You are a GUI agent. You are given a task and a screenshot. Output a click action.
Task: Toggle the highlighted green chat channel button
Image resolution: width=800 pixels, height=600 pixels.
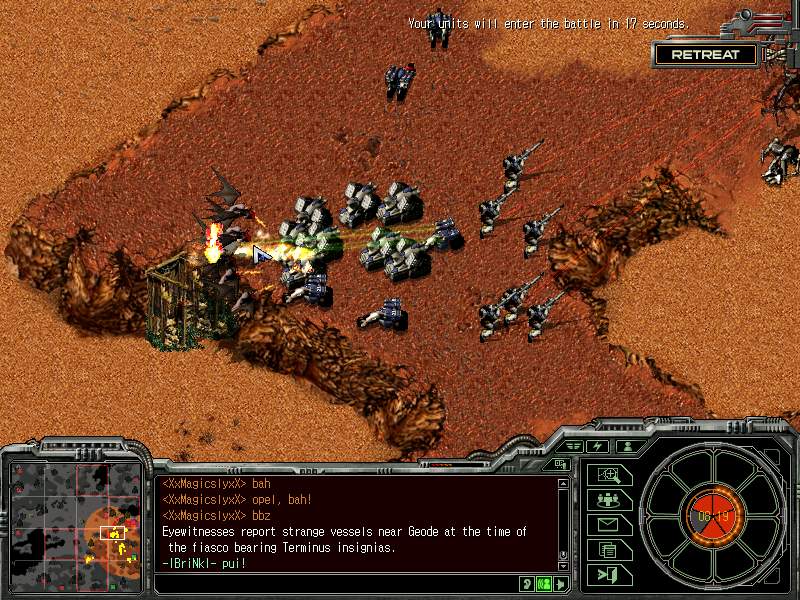[x=544, y=583]
